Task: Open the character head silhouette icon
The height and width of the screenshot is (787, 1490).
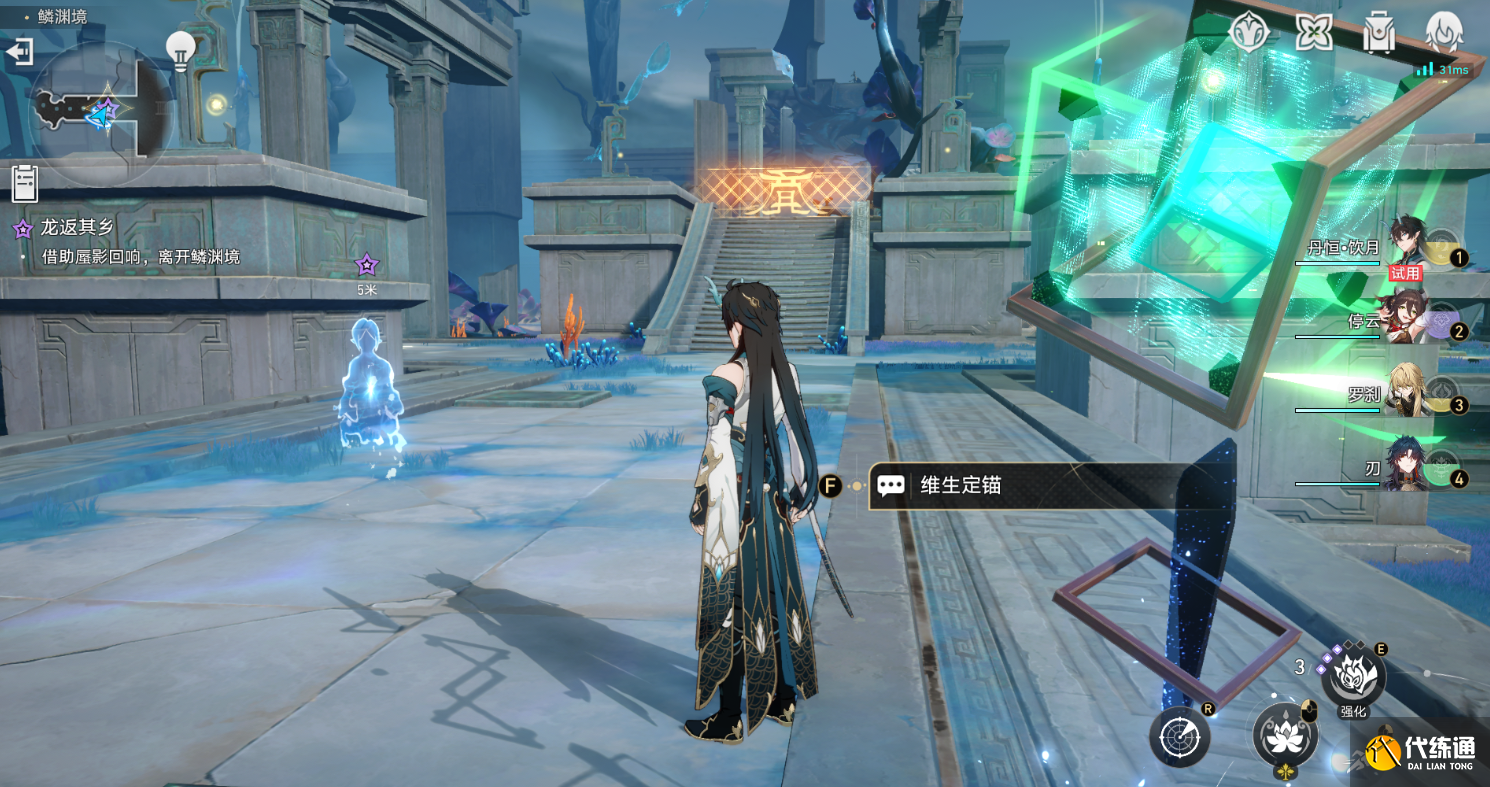Action: click(1444, 33)
